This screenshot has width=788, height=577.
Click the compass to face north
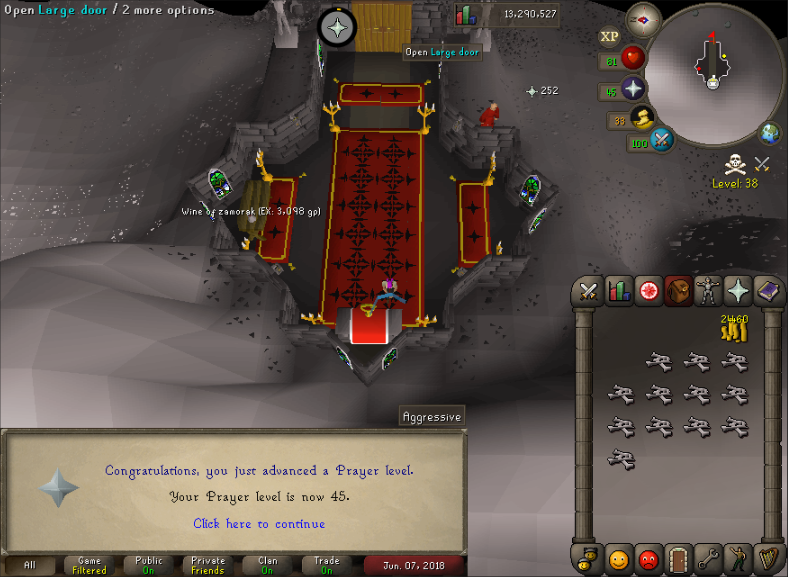[644, 19]
